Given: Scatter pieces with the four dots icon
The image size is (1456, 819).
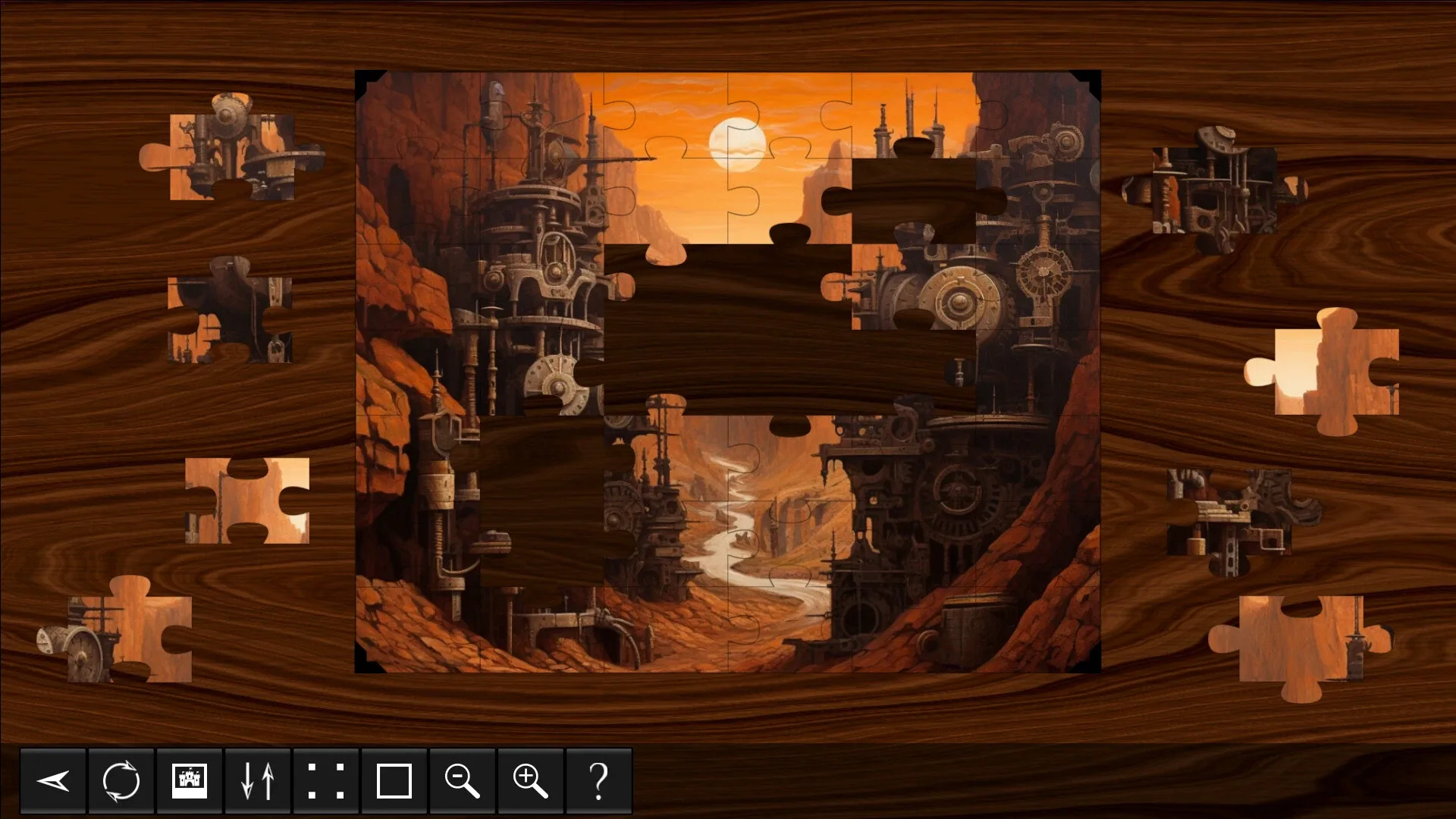Looking at the screenshot, I should coord(325,780).
